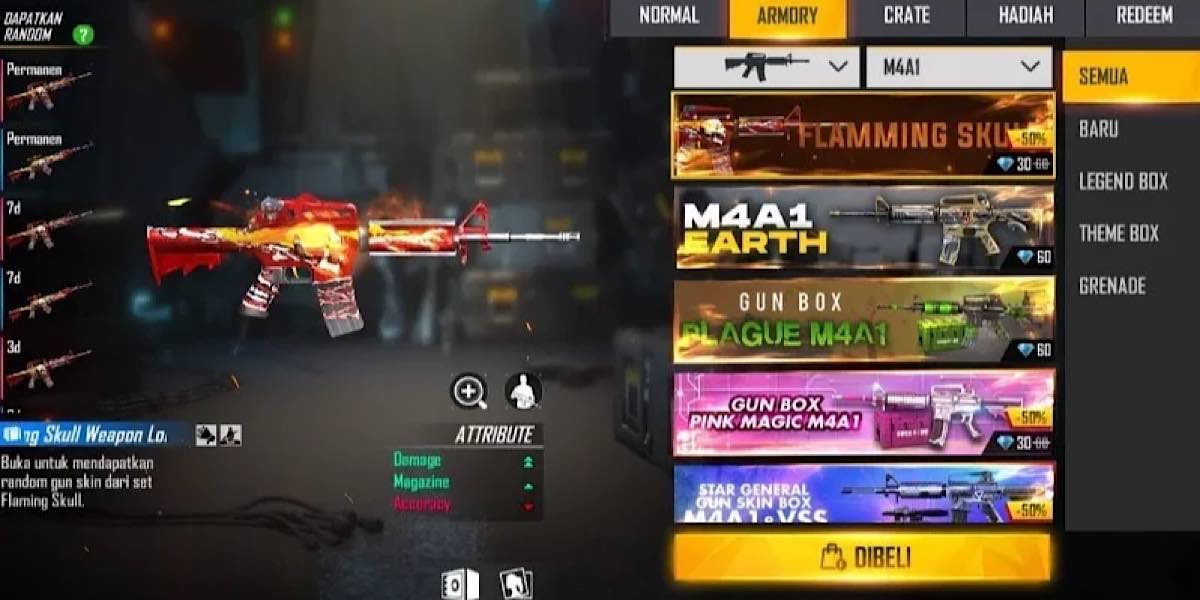Go to the CRATE tab

[x=906, y=16]
